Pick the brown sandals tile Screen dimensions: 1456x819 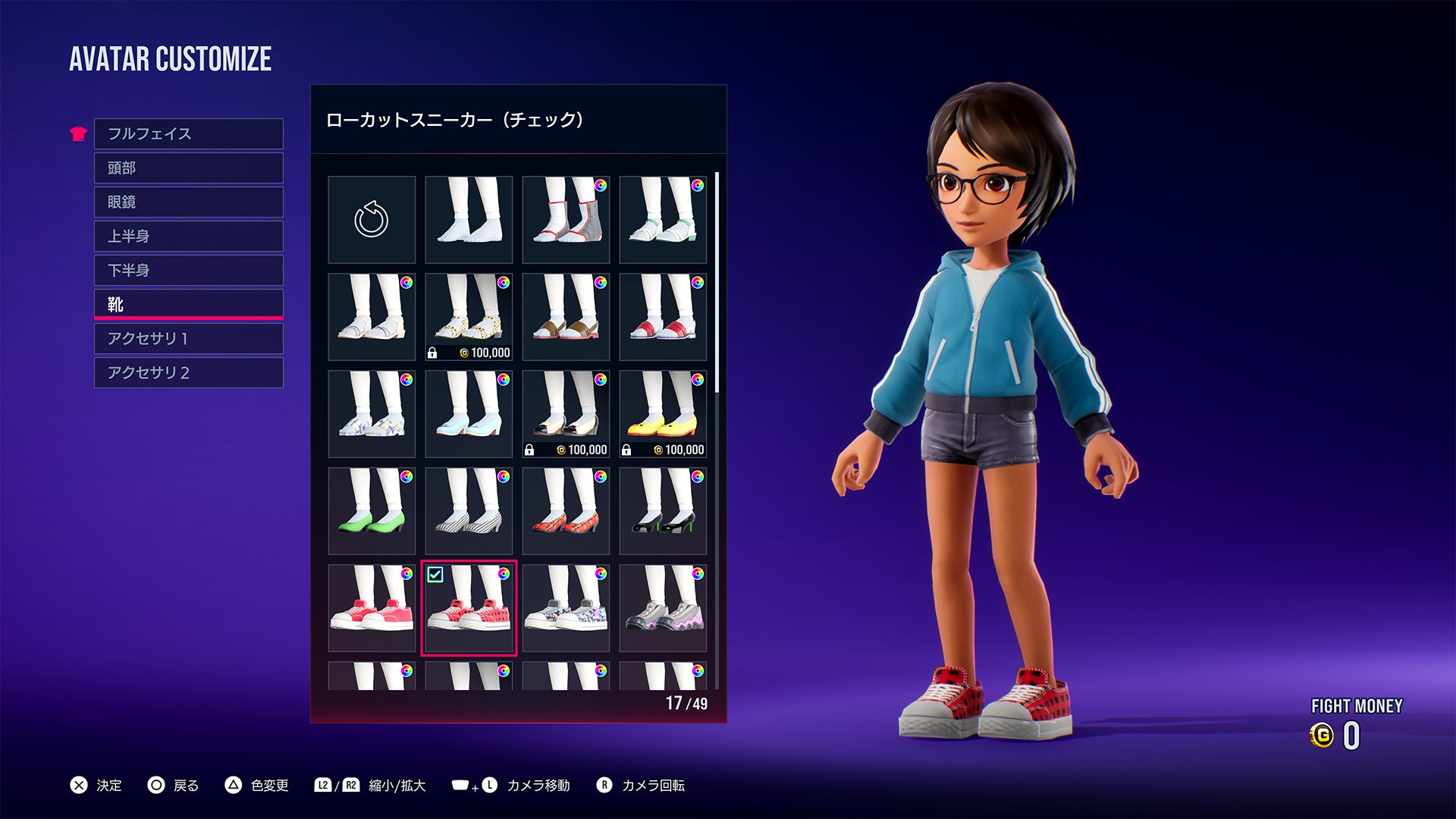[566, 317]
